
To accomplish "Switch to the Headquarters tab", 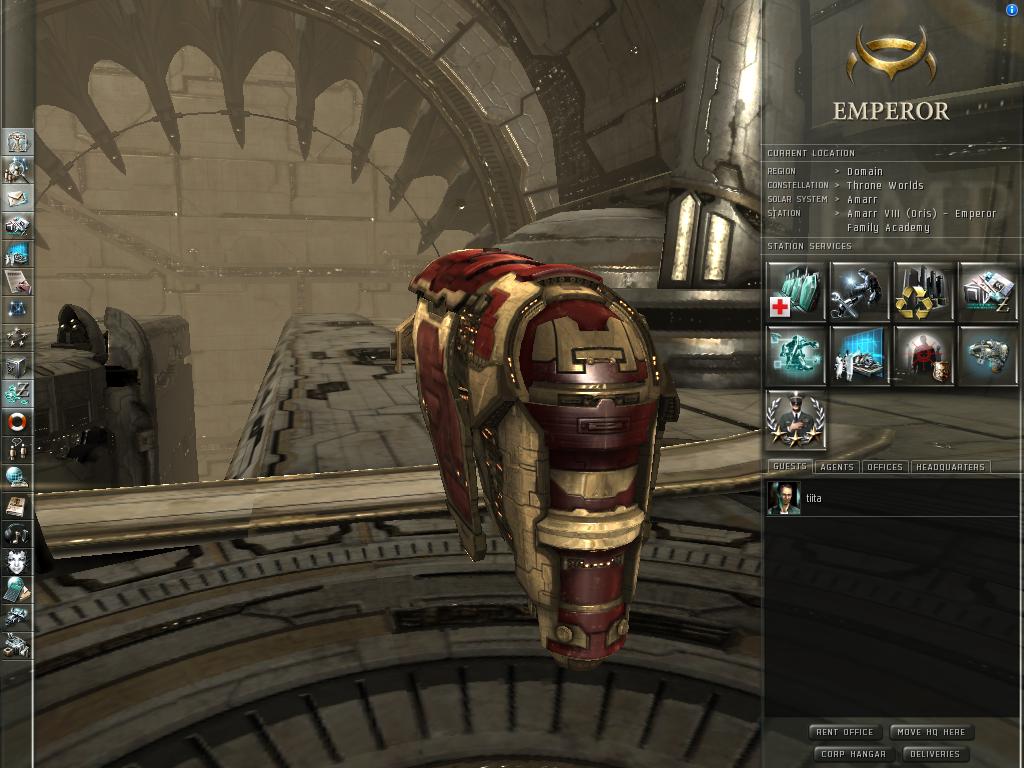I will coord(950,467).
